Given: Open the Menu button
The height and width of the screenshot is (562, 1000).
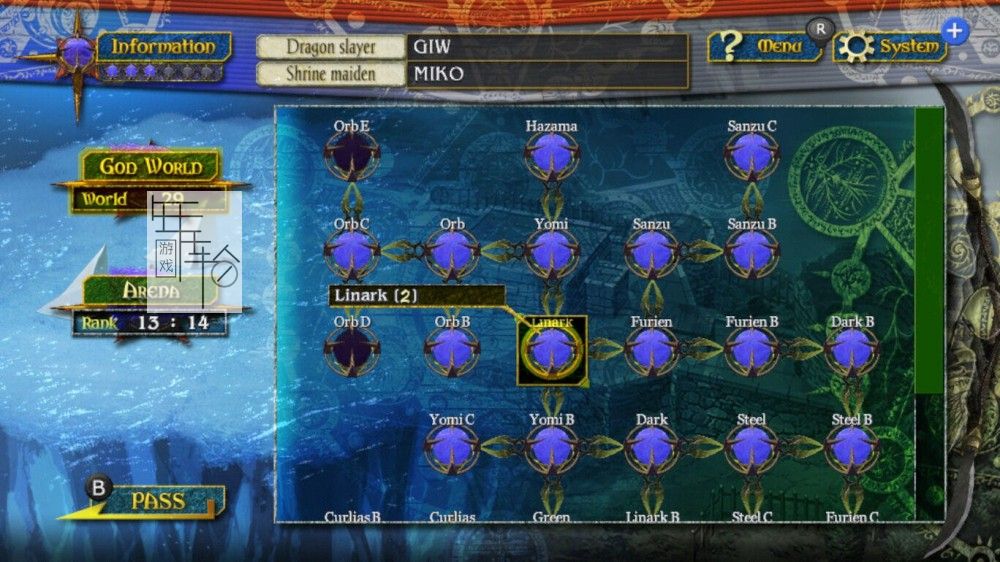Looking at the screenshot, I should (x=768, y=47).
